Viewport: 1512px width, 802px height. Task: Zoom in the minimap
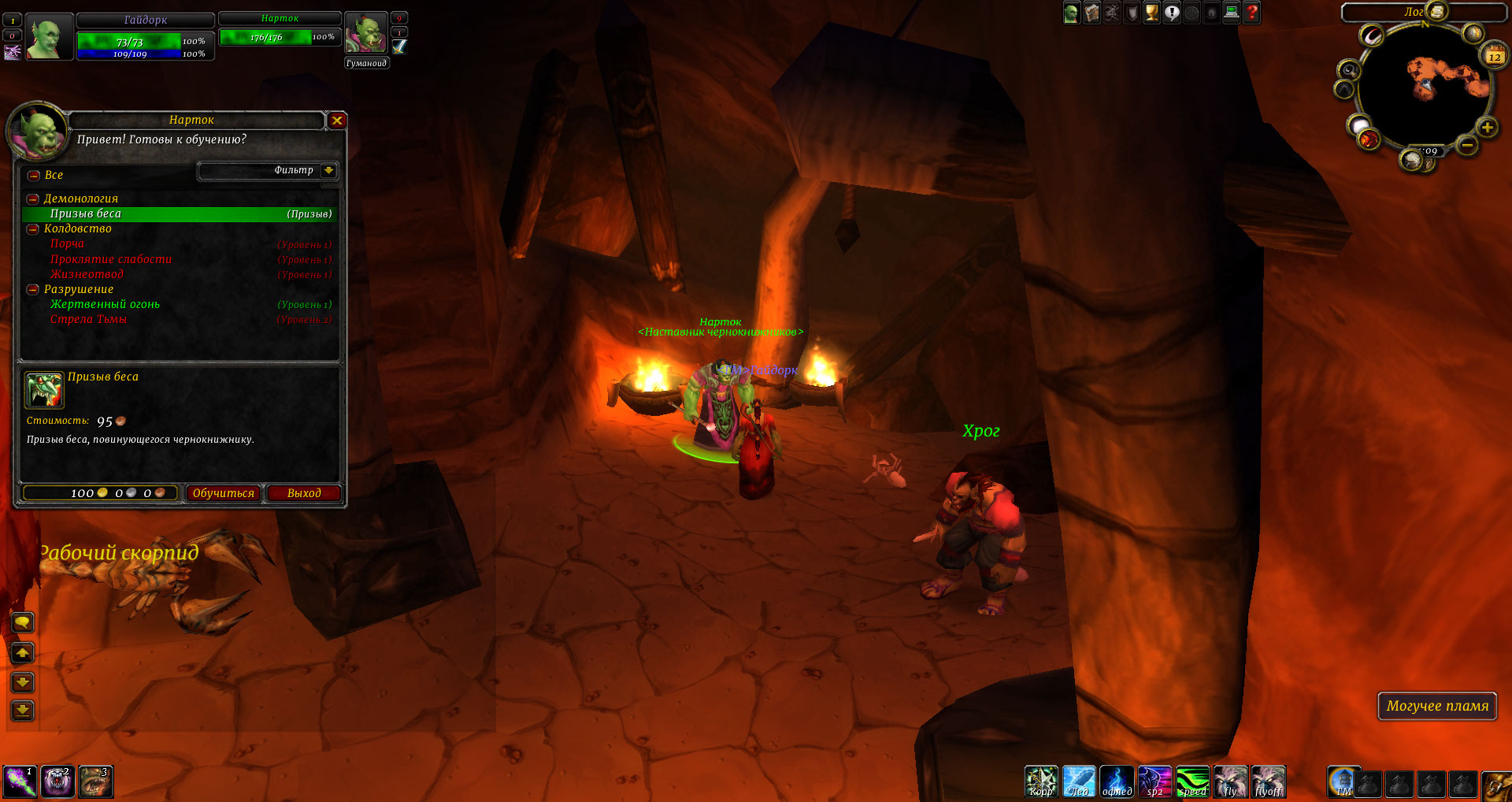1487,128
